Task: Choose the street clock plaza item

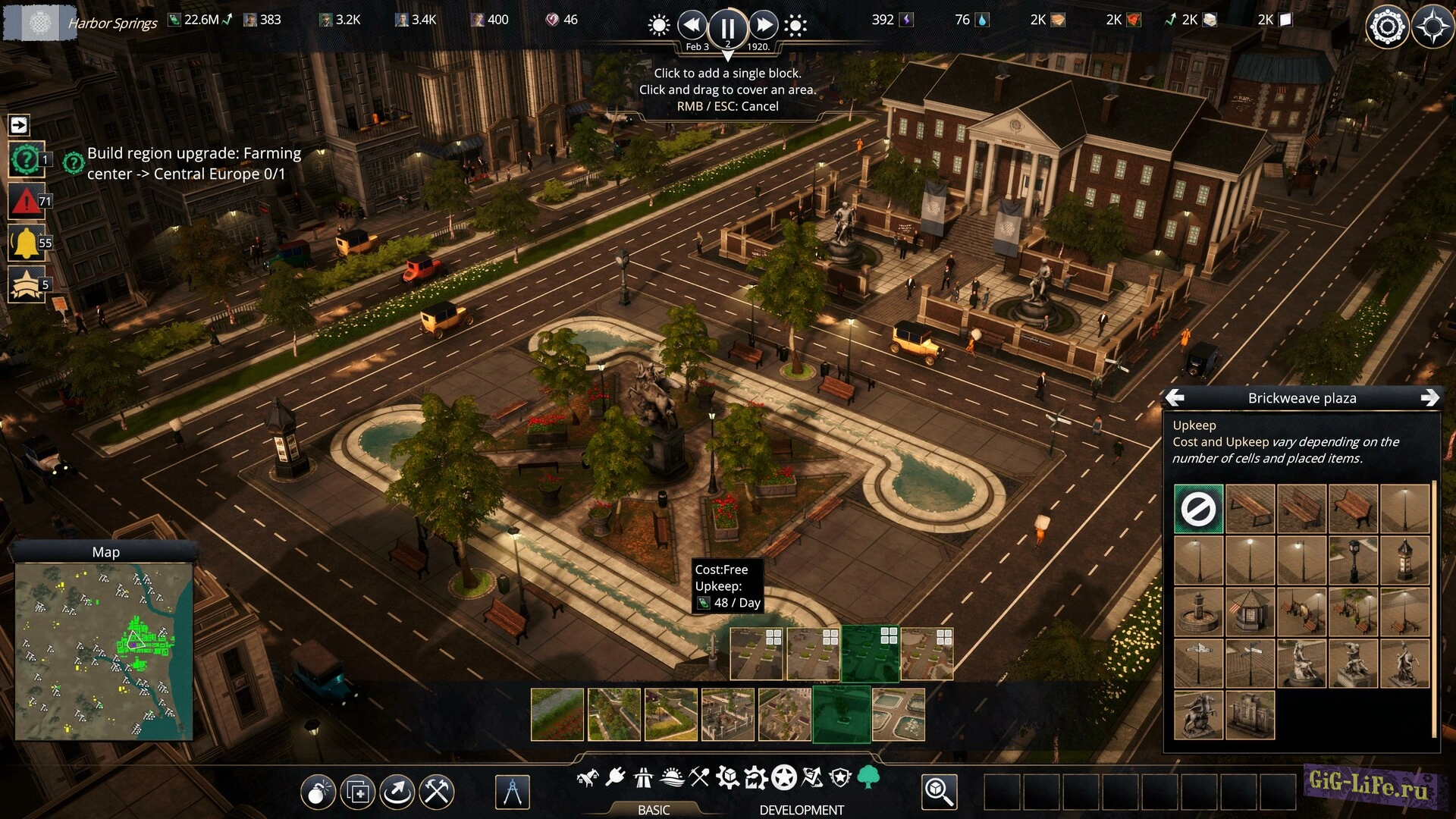Action: pyautogui.click(x=1353, y=560)
